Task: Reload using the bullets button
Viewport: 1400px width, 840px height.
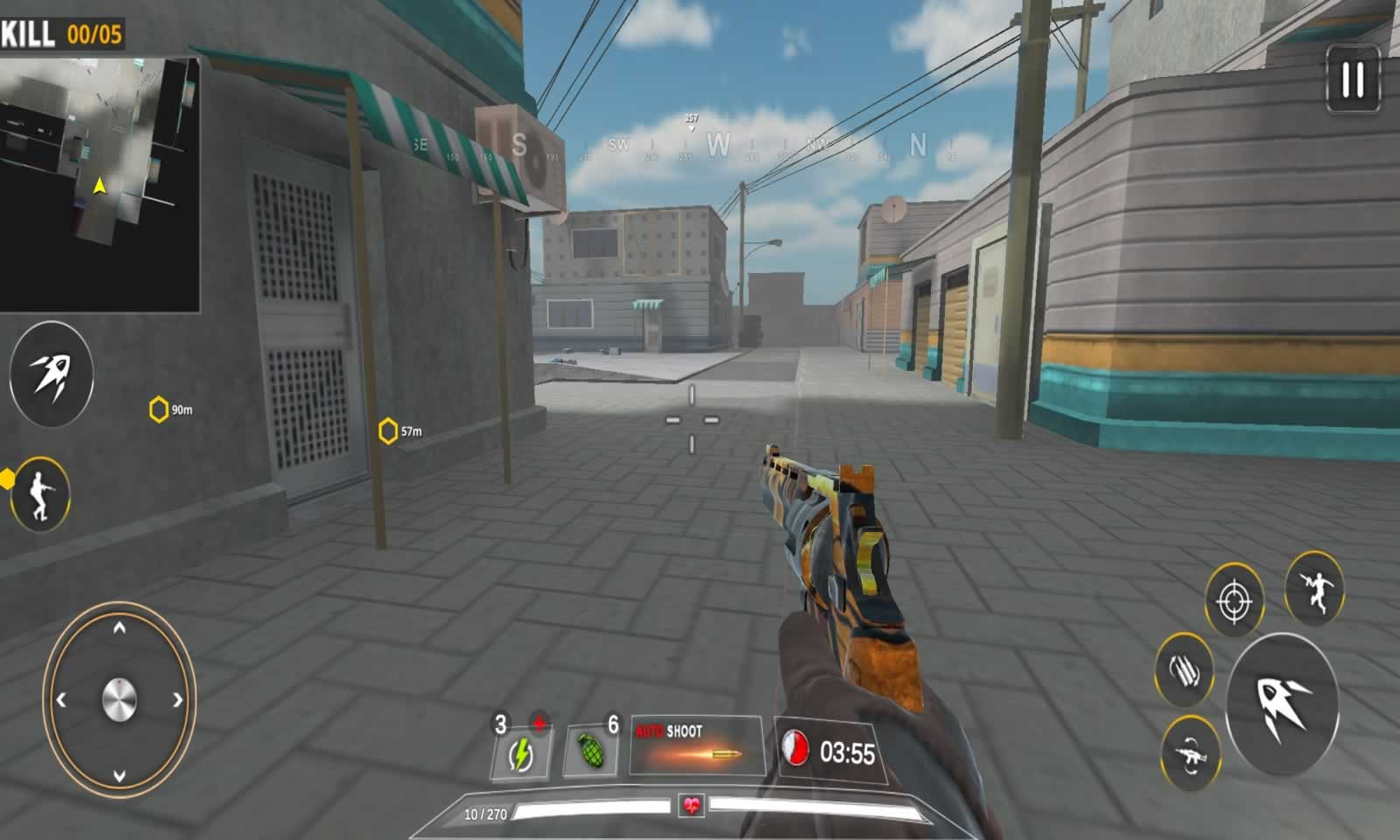Action: 1184,671
